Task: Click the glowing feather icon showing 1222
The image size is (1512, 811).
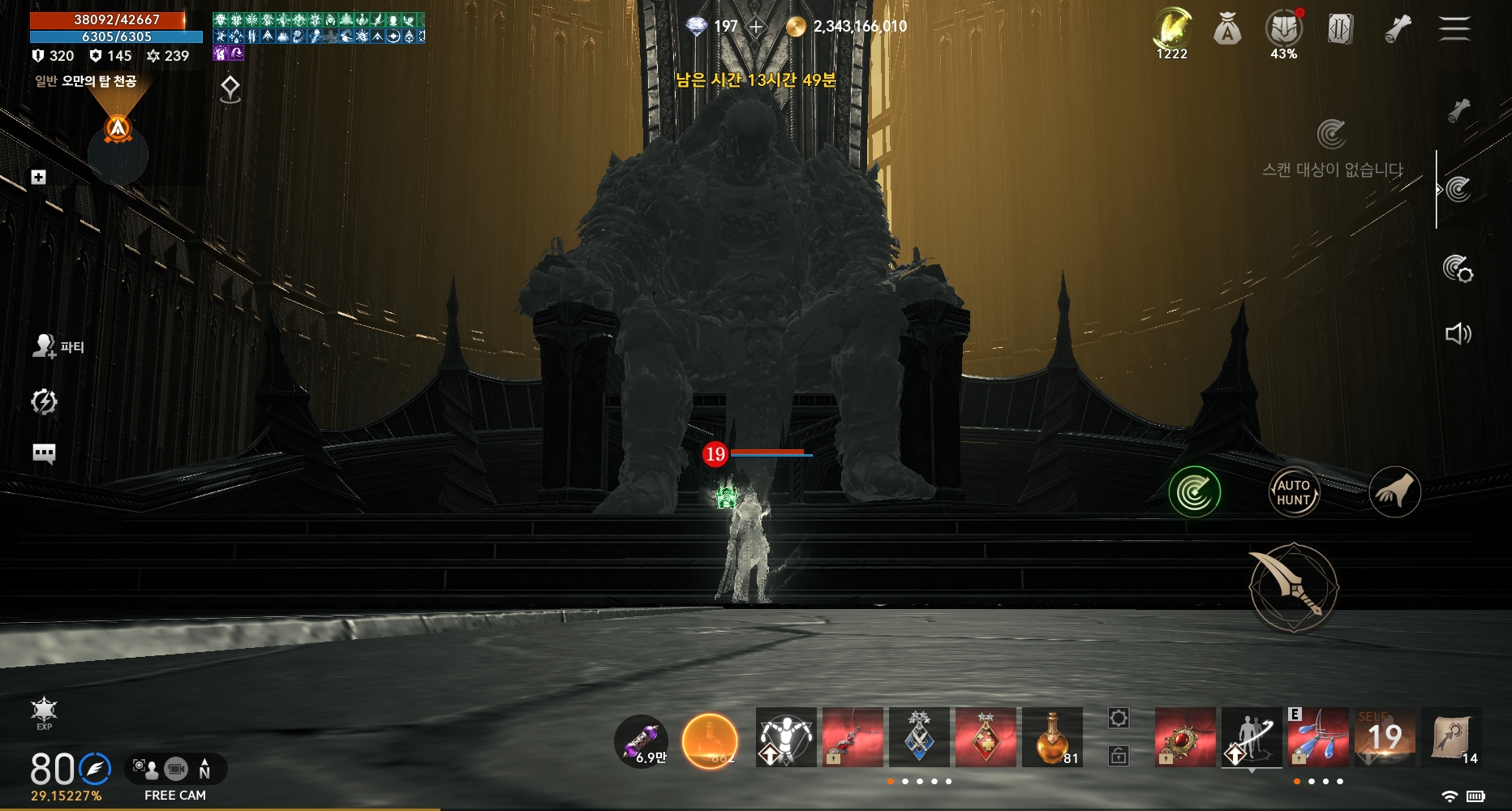Action: click(1171, 31)
